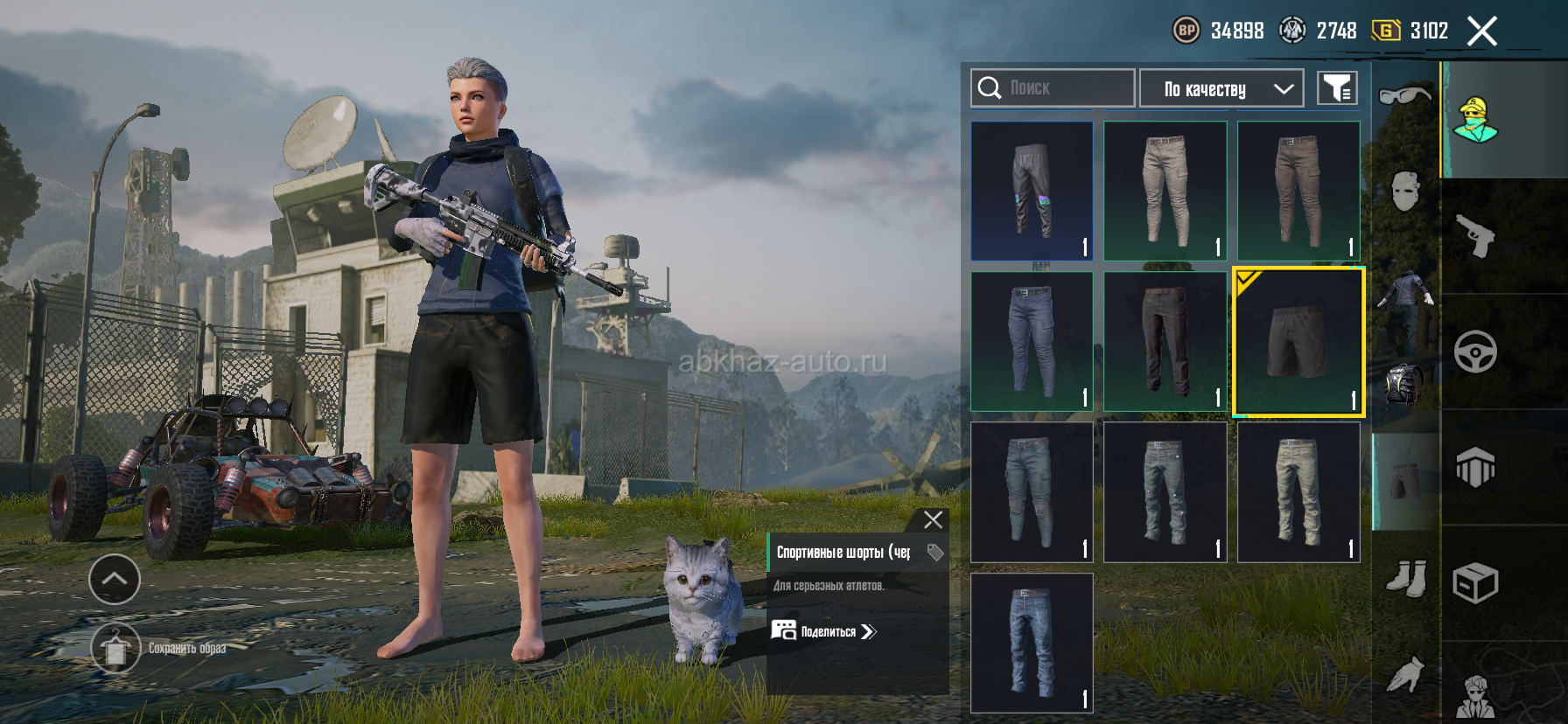Switch to the glasses category
The width and height of the screenshot is (1568, 724).
(x=1404, y=94)
